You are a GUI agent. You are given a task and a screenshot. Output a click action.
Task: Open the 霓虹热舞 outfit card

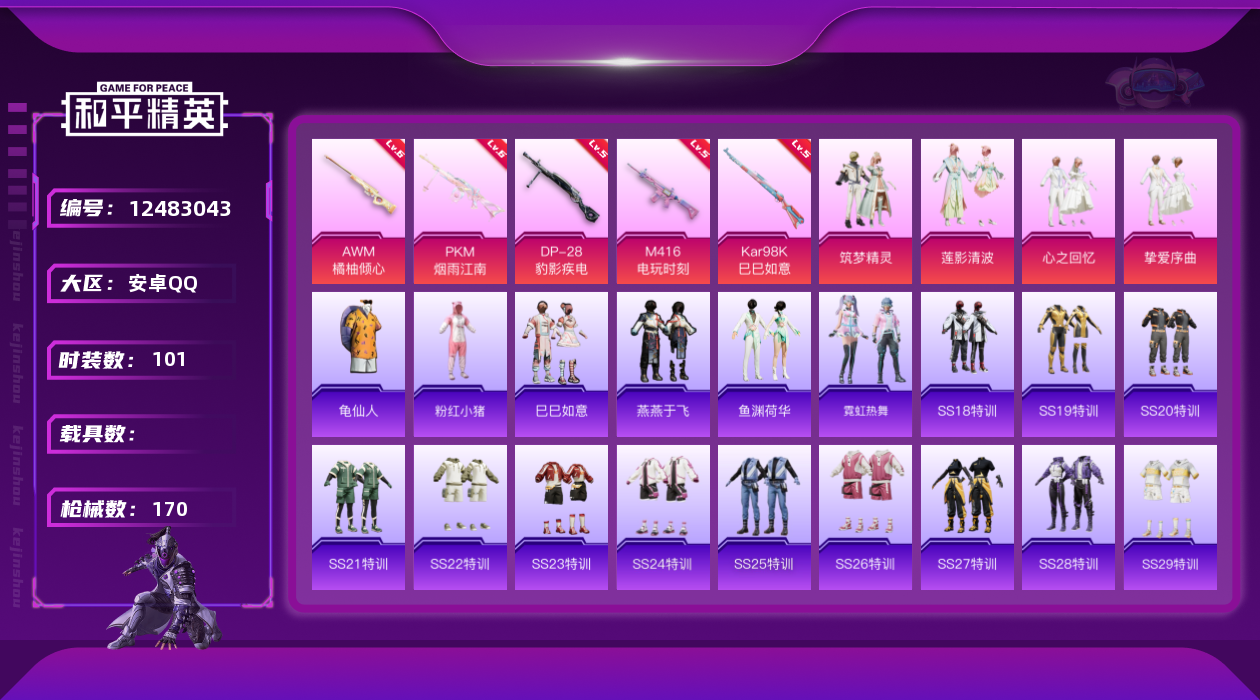(x=865, y=364)
